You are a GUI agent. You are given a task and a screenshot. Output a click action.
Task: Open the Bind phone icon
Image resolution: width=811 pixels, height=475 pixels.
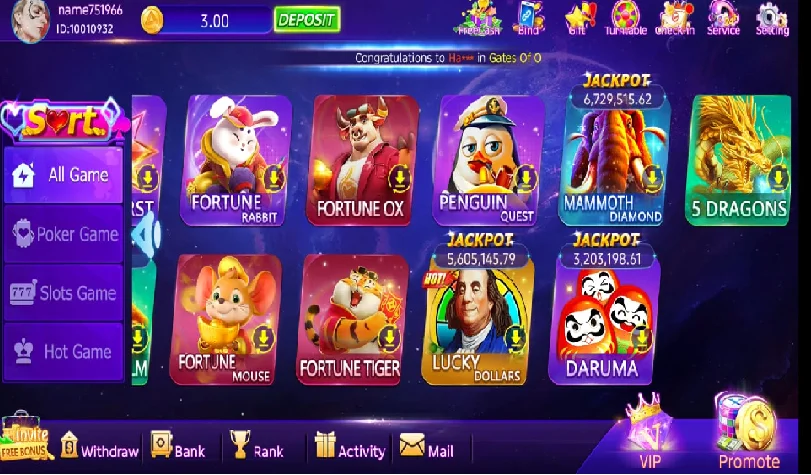click(528, 17)
